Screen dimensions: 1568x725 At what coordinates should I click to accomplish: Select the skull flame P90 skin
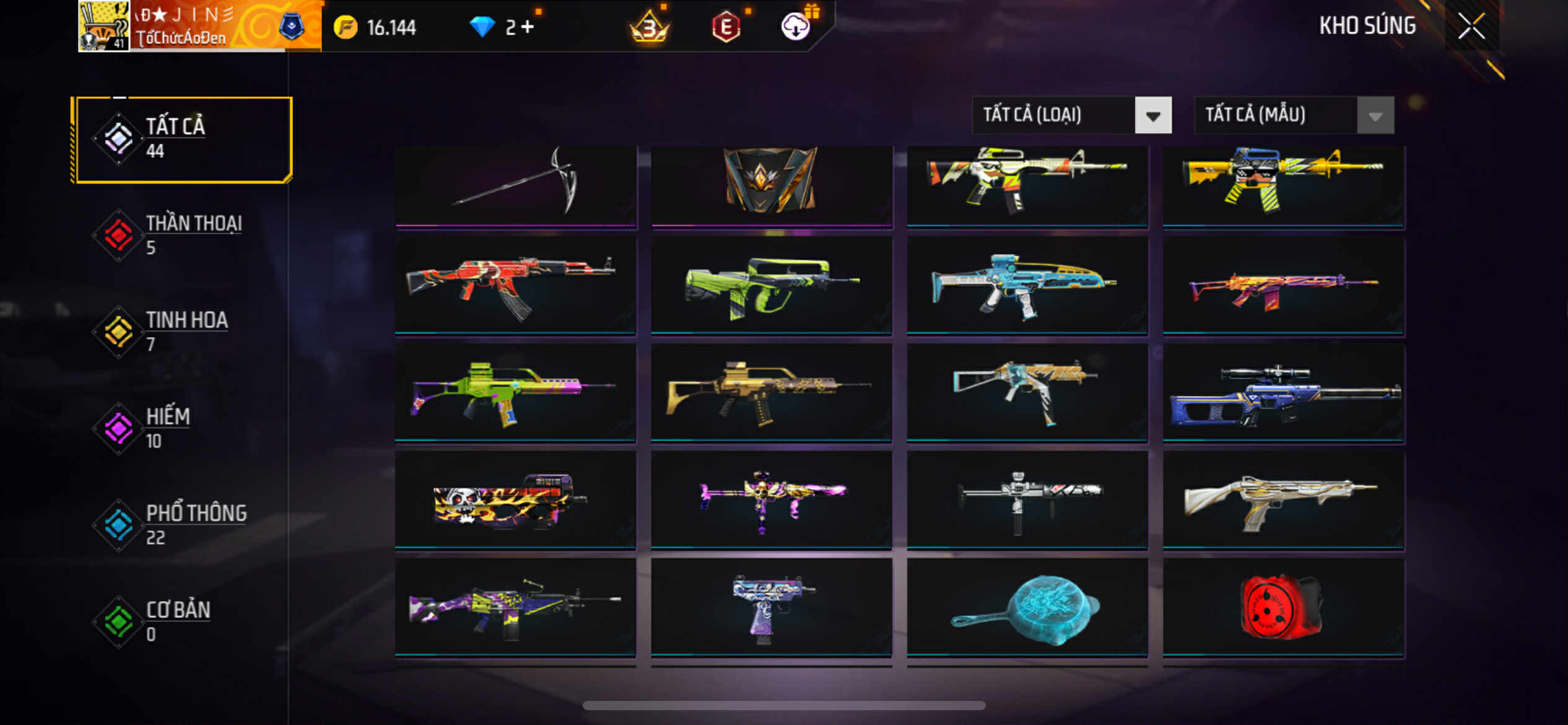point(516,500)
